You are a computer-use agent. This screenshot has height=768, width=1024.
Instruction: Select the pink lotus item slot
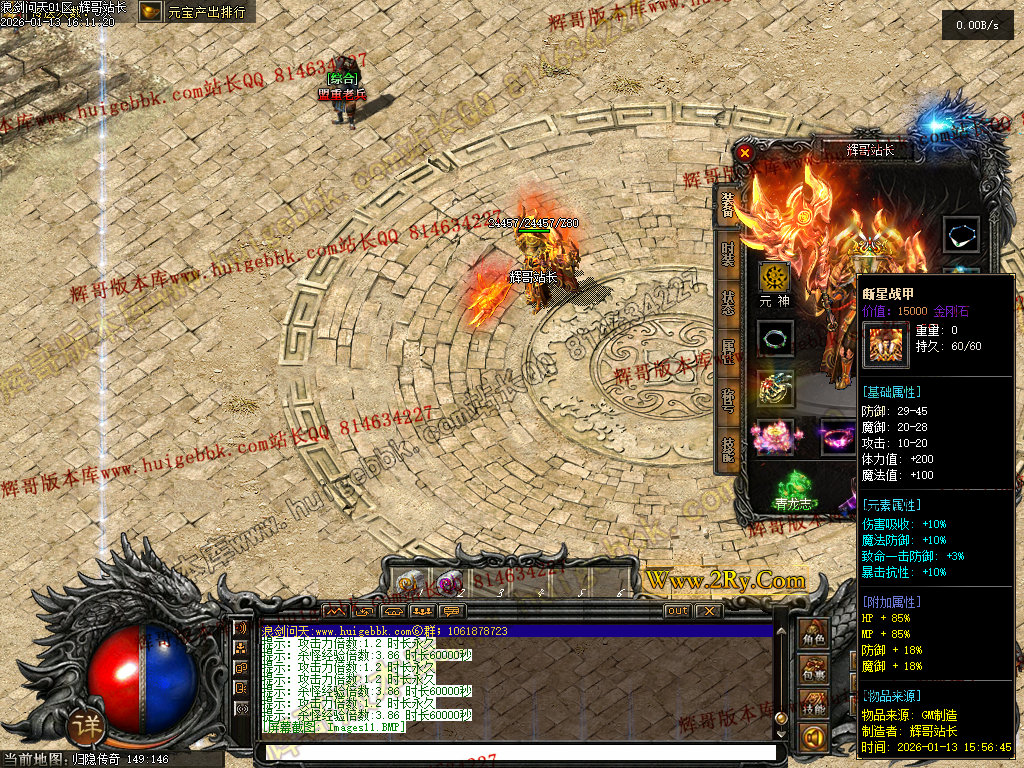tap(774, 437)
